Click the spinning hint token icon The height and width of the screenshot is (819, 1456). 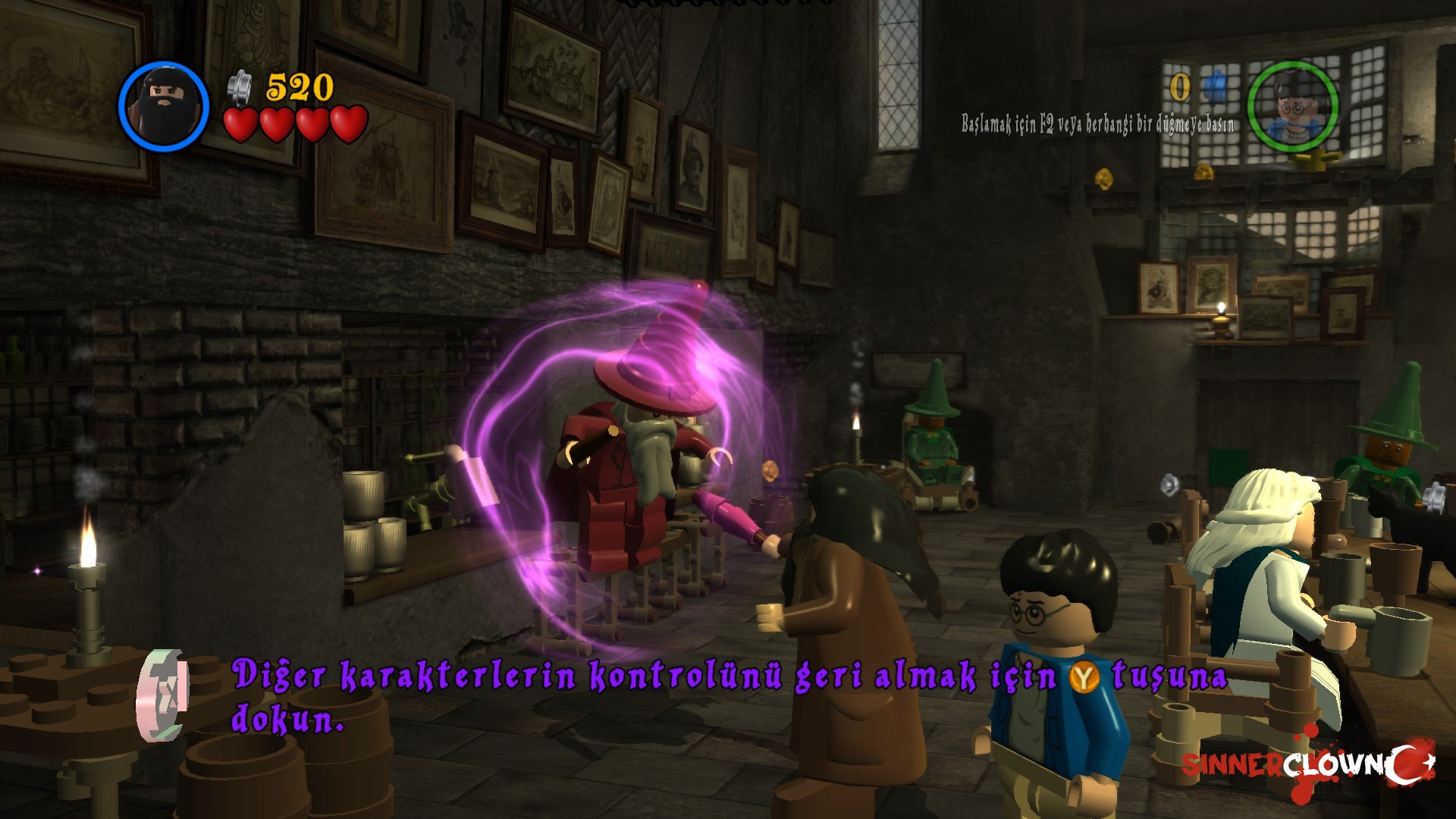click(x=162, y=695)
